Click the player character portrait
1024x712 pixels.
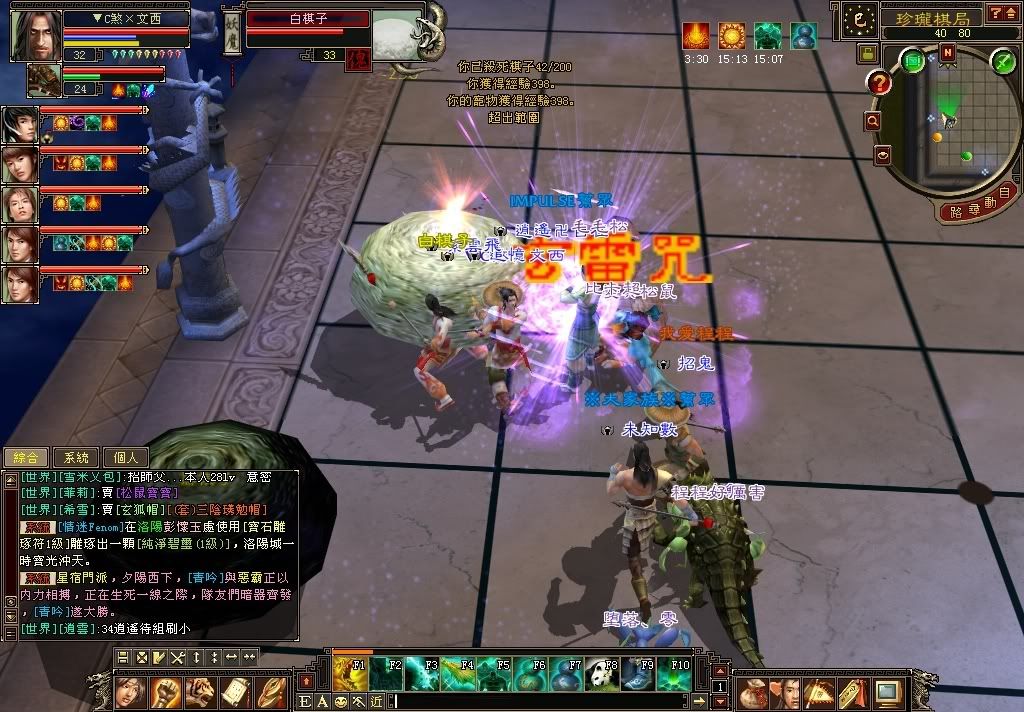35,35
